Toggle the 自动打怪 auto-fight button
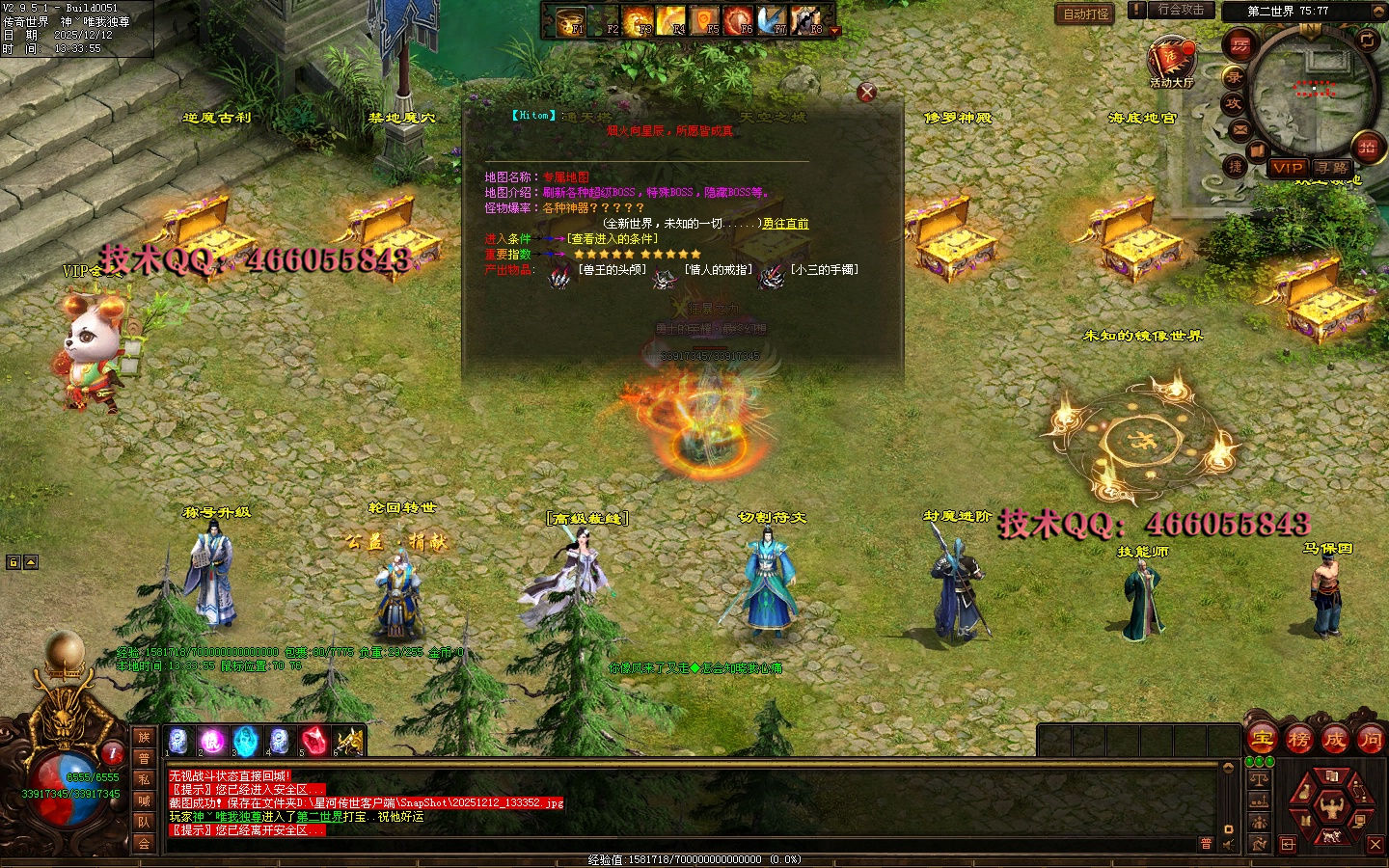This screenshot has height=868, width=1389. (x=1086, y=14)
